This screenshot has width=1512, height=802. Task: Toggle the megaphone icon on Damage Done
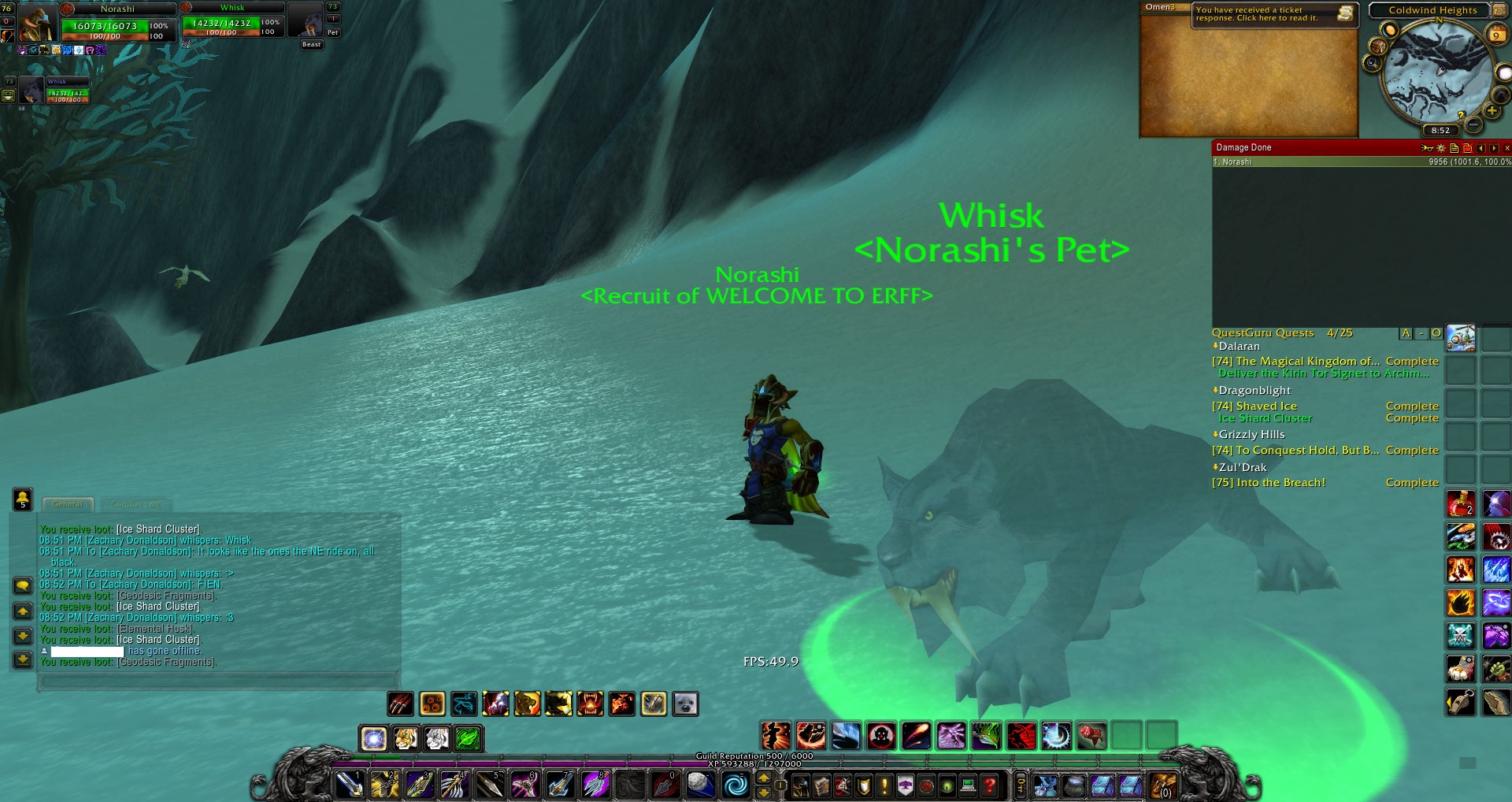(1427, 147)
